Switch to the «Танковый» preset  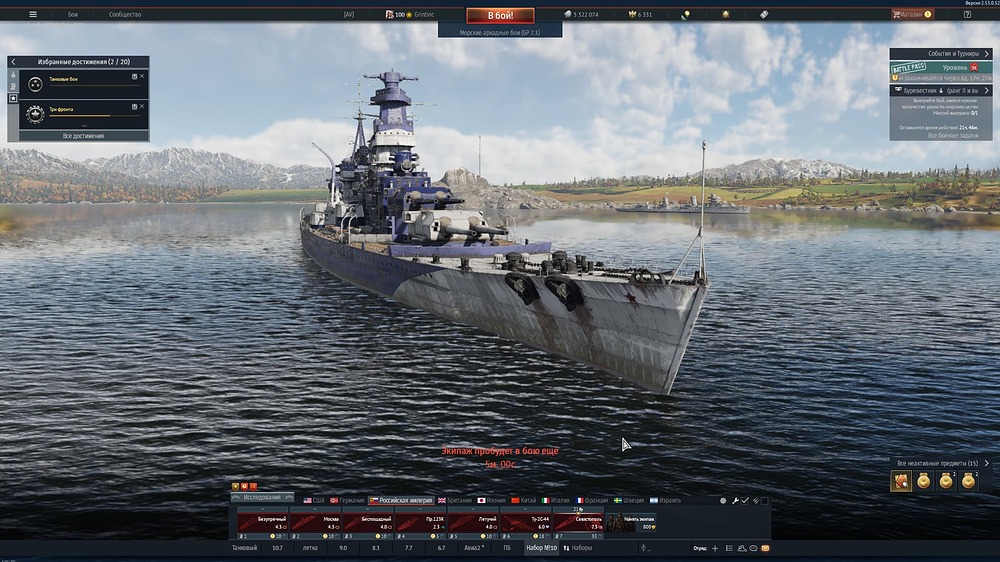(x=244, y=548)
